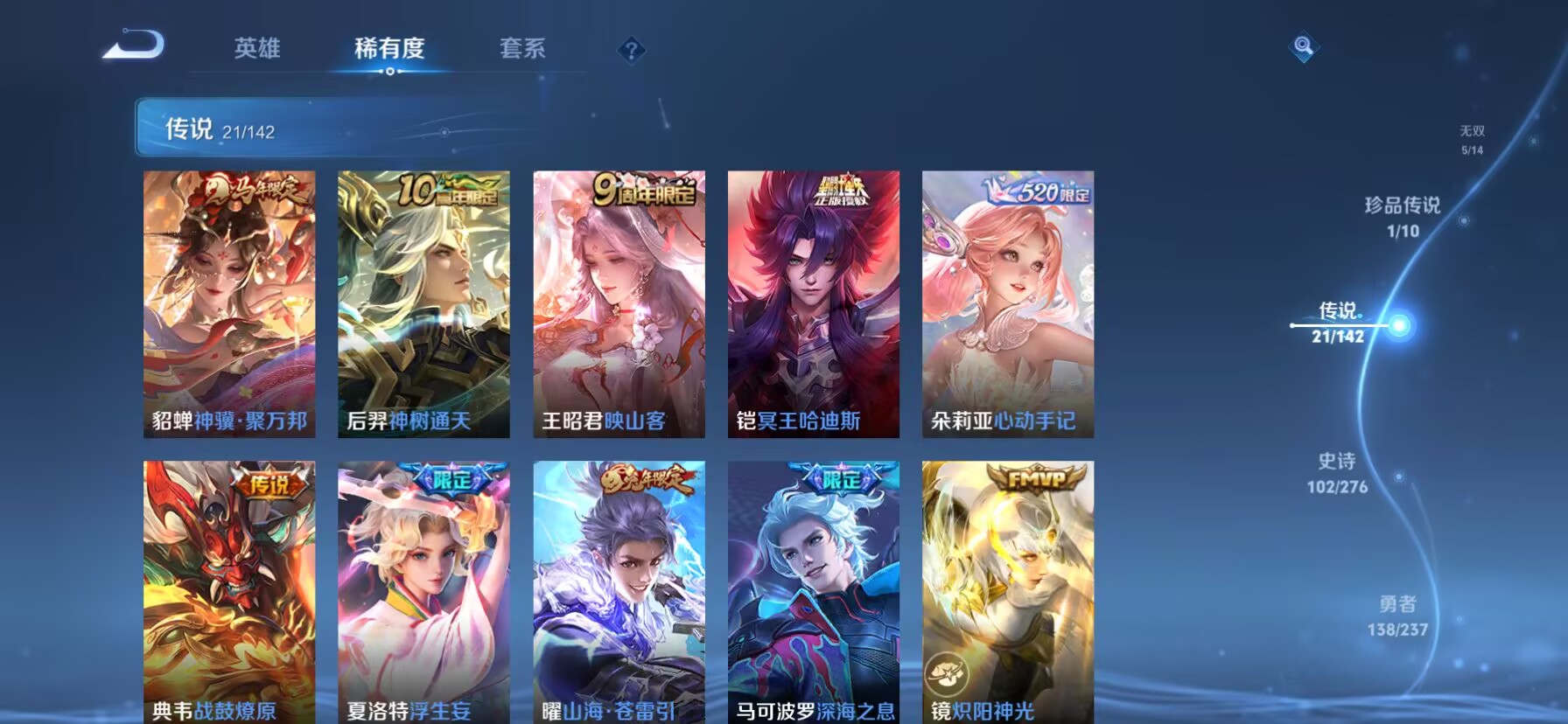
Task: Switch to the 英雄 tab
Action: (255, 49)
